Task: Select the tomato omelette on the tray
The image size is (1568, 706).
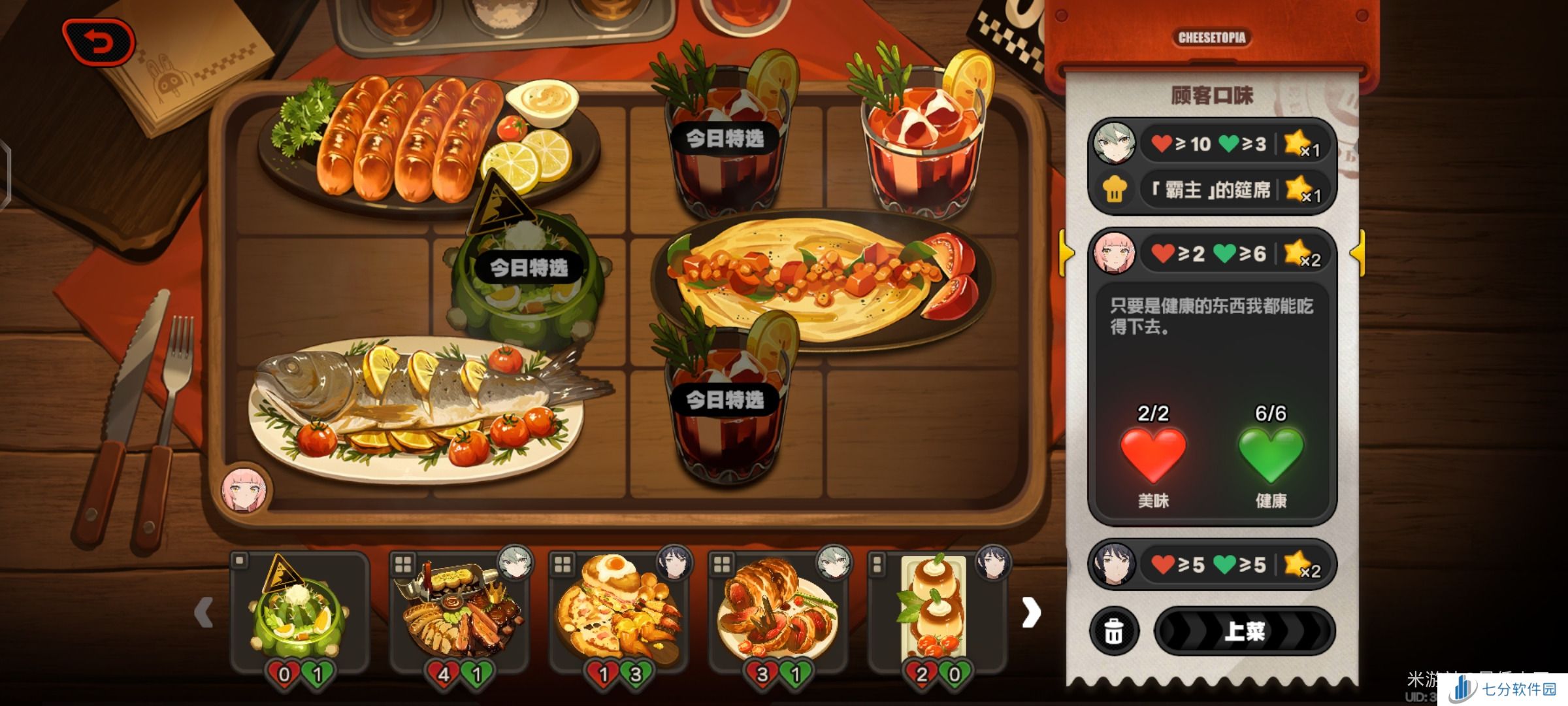Action: (x=817, y=281)
